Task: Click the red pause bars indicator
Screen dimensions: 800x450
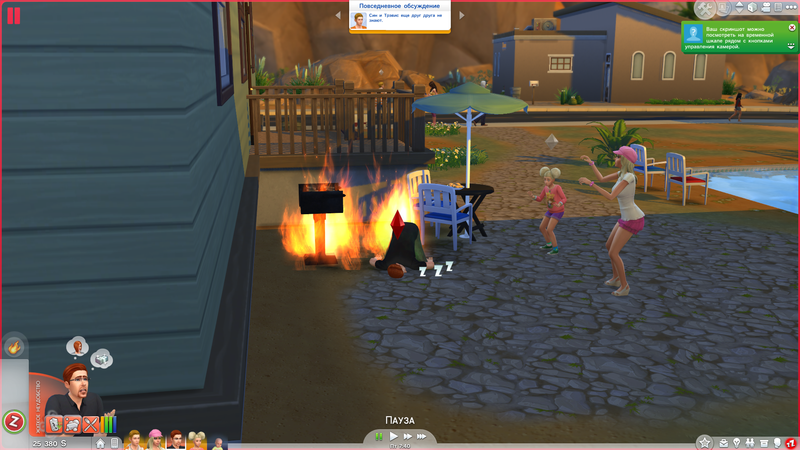Action: [x=14, y=14]
